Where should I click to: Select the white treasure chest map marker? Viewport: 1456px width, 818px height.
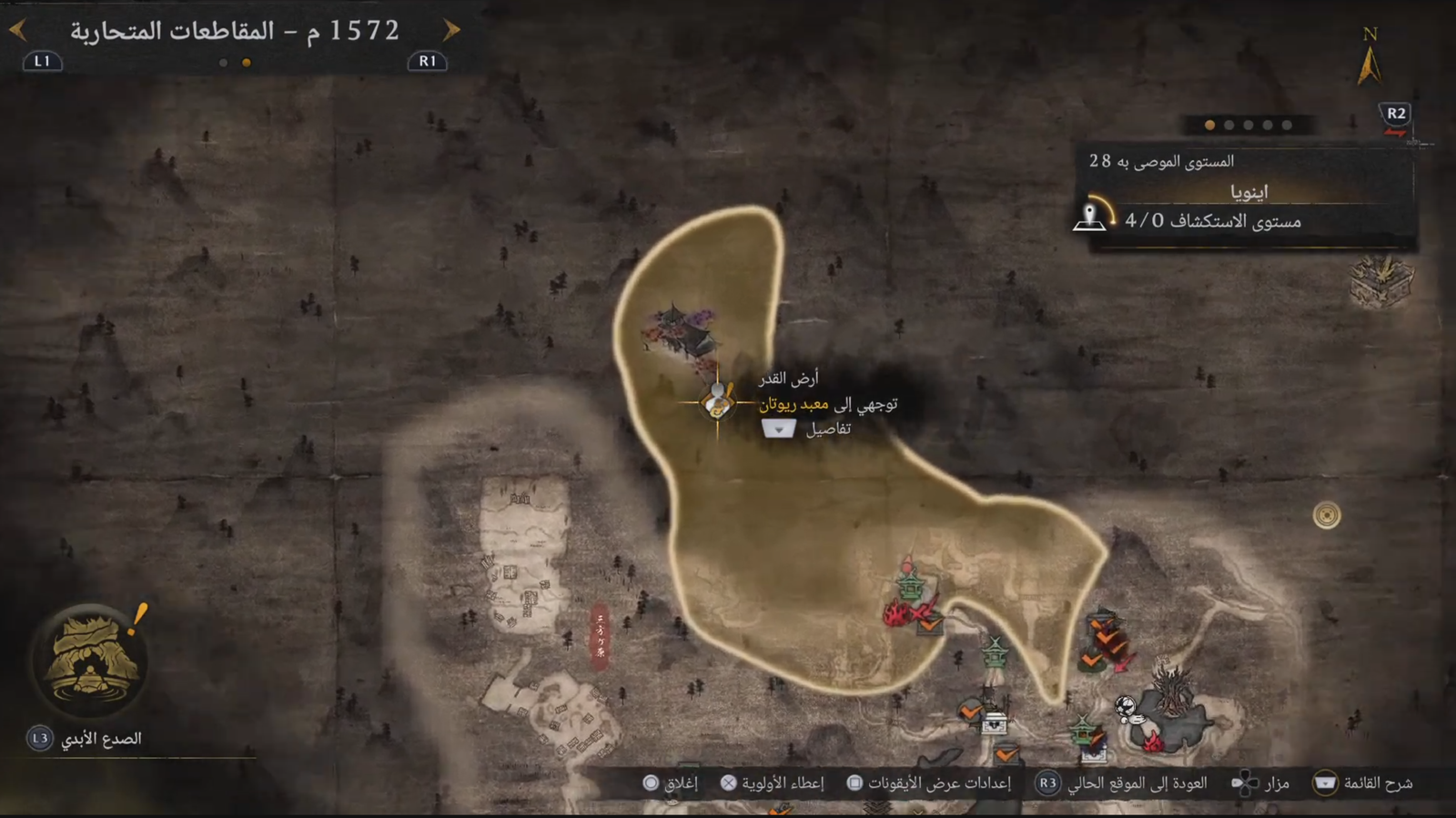(993, 723)
